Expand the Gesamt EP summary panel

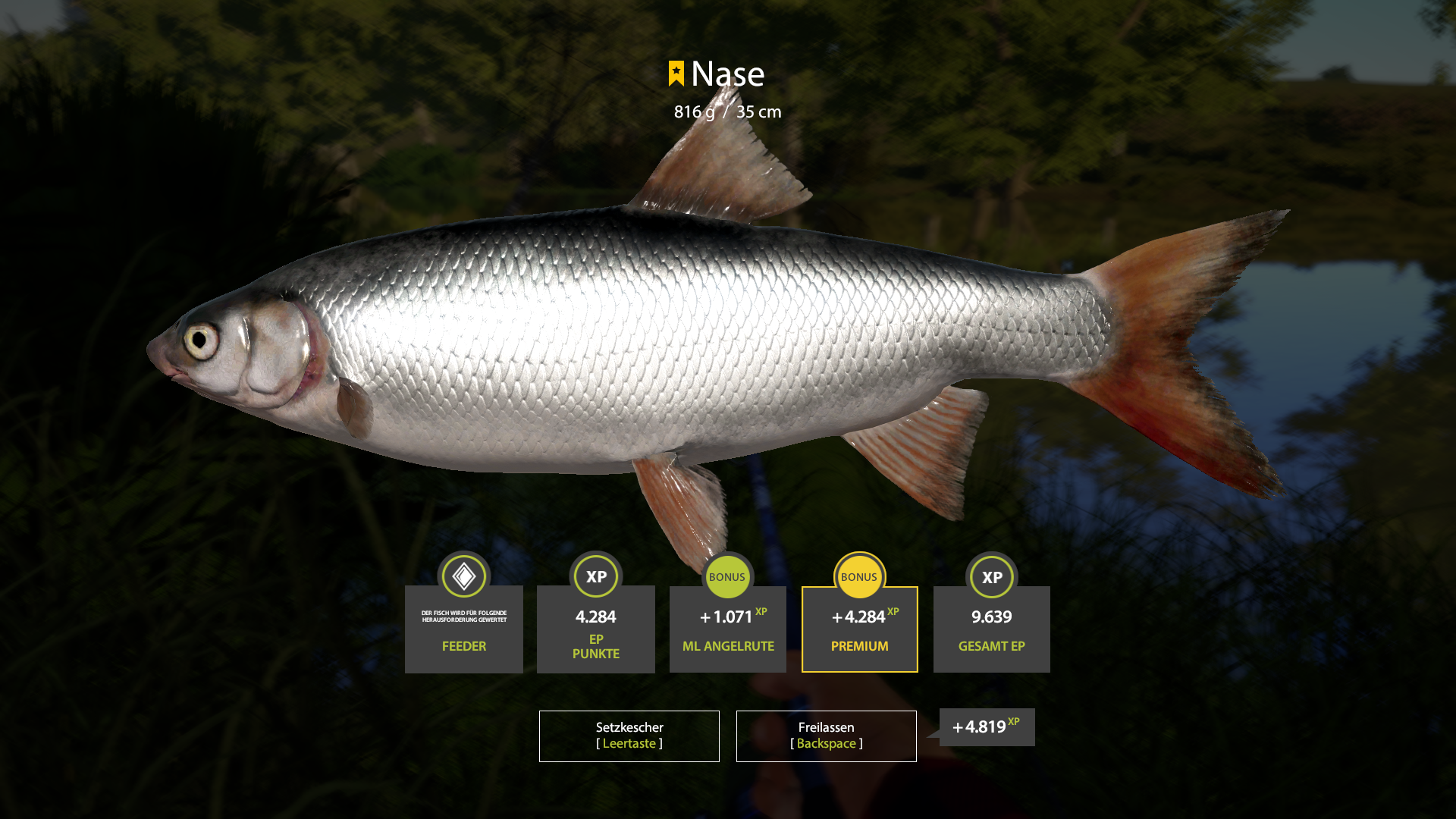pos(991,629)
